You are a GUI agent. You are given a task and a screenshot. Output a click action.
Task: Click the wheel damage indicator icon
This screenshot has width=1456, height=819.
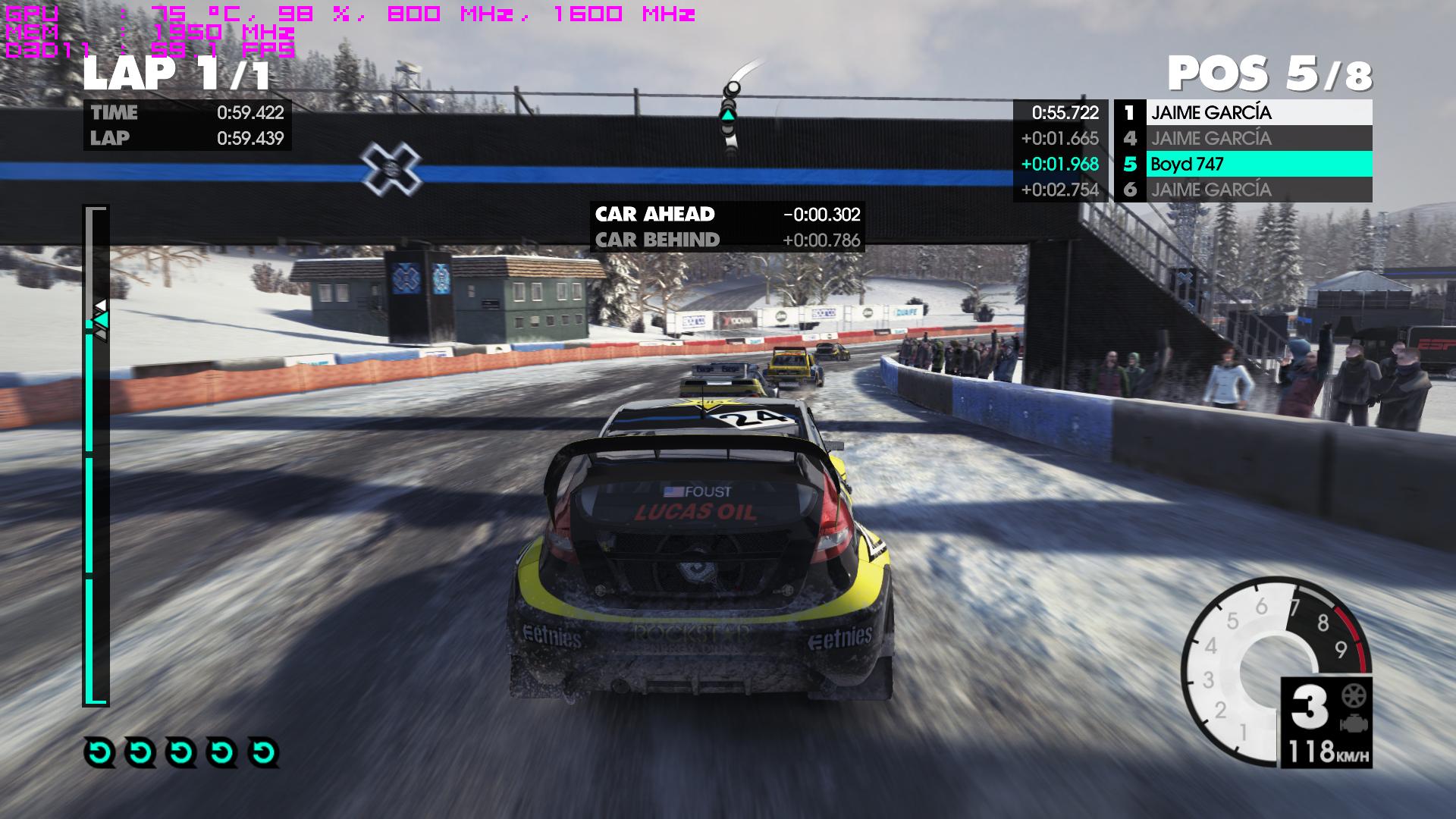(x=1353, y=695)
